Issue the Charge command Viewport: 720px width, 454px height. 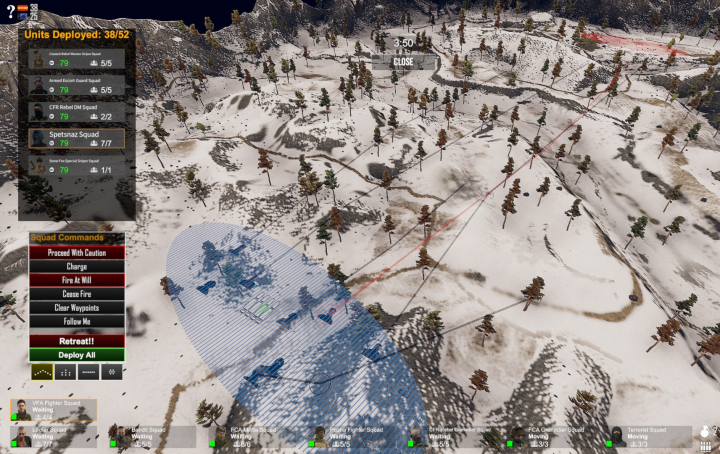coord(76,267)
